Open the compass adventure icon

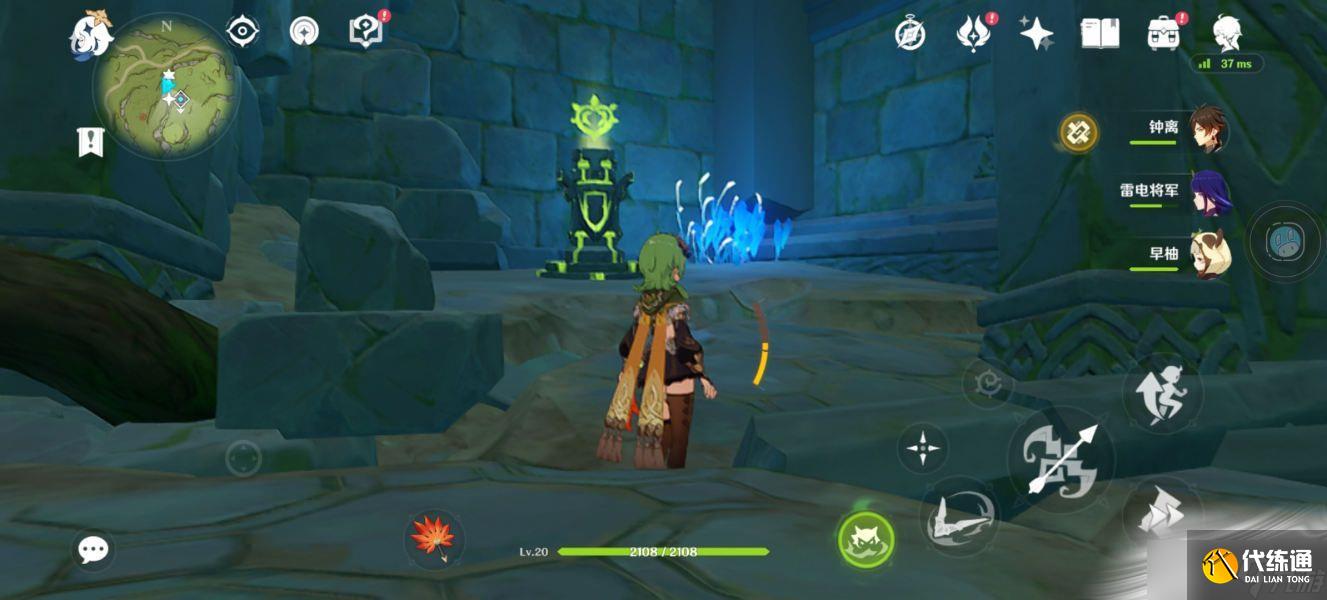click(909, 34)
